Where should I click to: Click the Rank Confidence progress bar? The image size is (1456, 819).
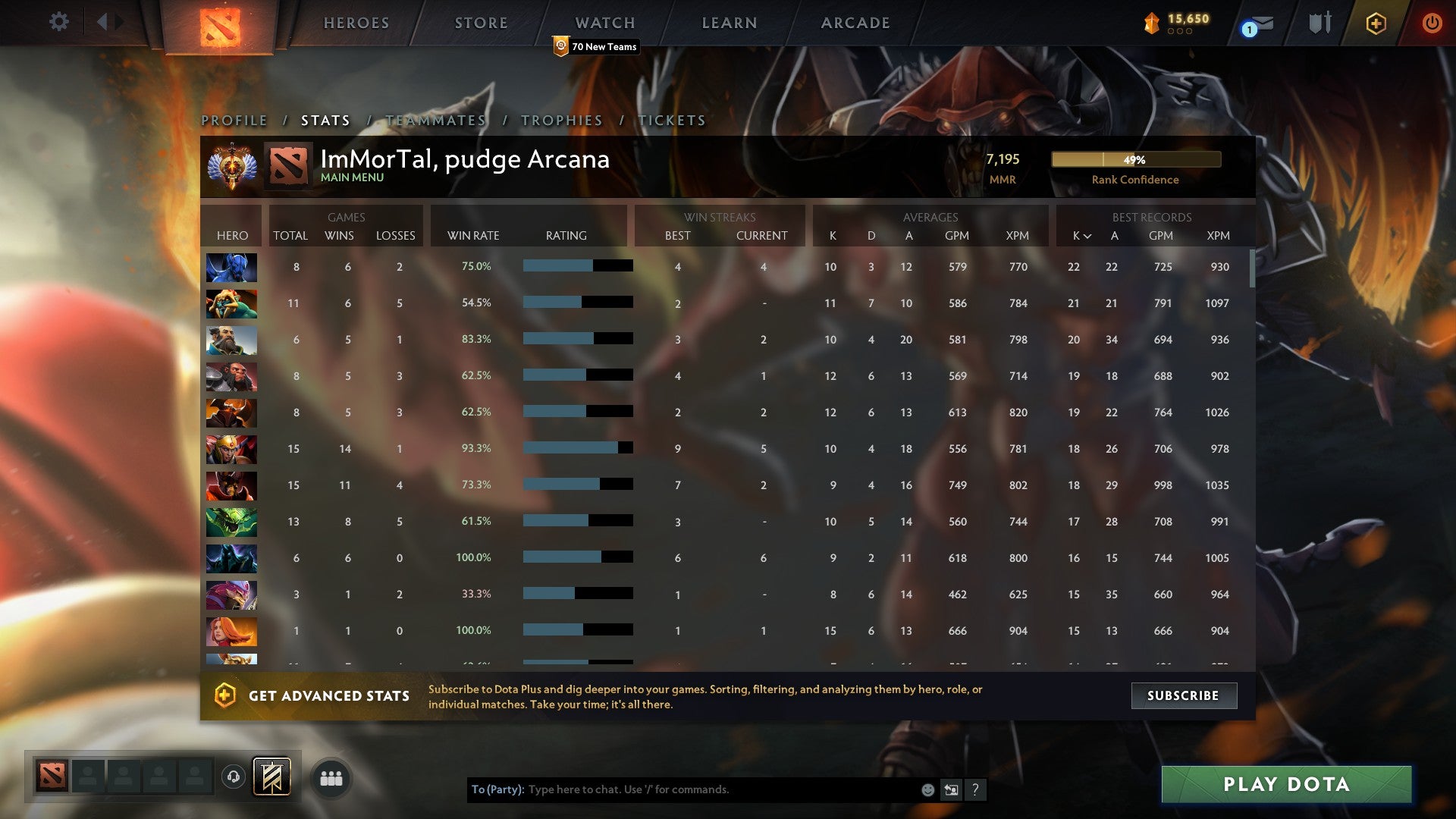pos(1135,160)
